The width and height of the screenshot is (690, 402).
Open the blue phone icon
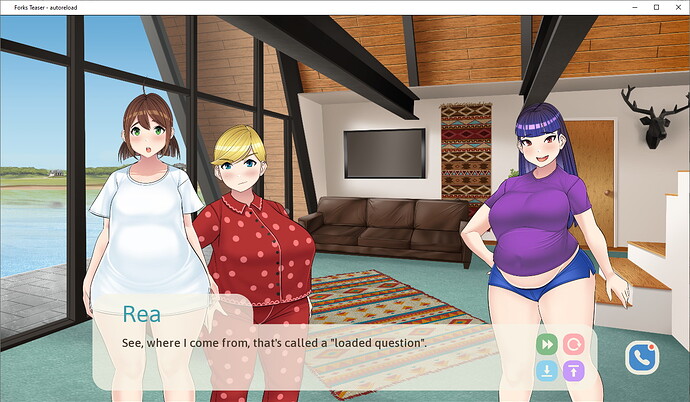click(642, 358)
